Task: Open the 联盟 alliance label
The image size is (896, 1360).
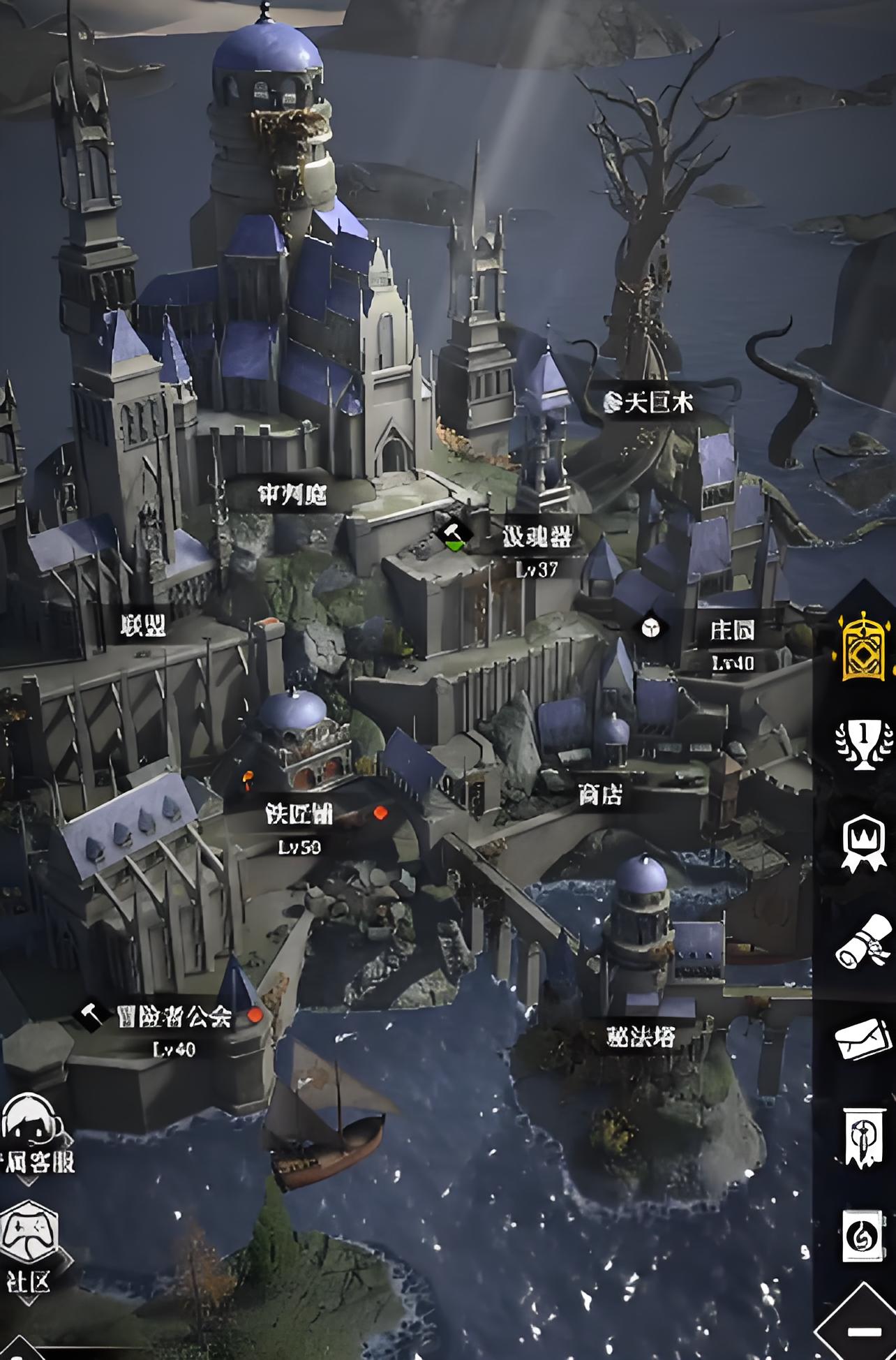Action: pyautogui.click(x=143, y=626)
